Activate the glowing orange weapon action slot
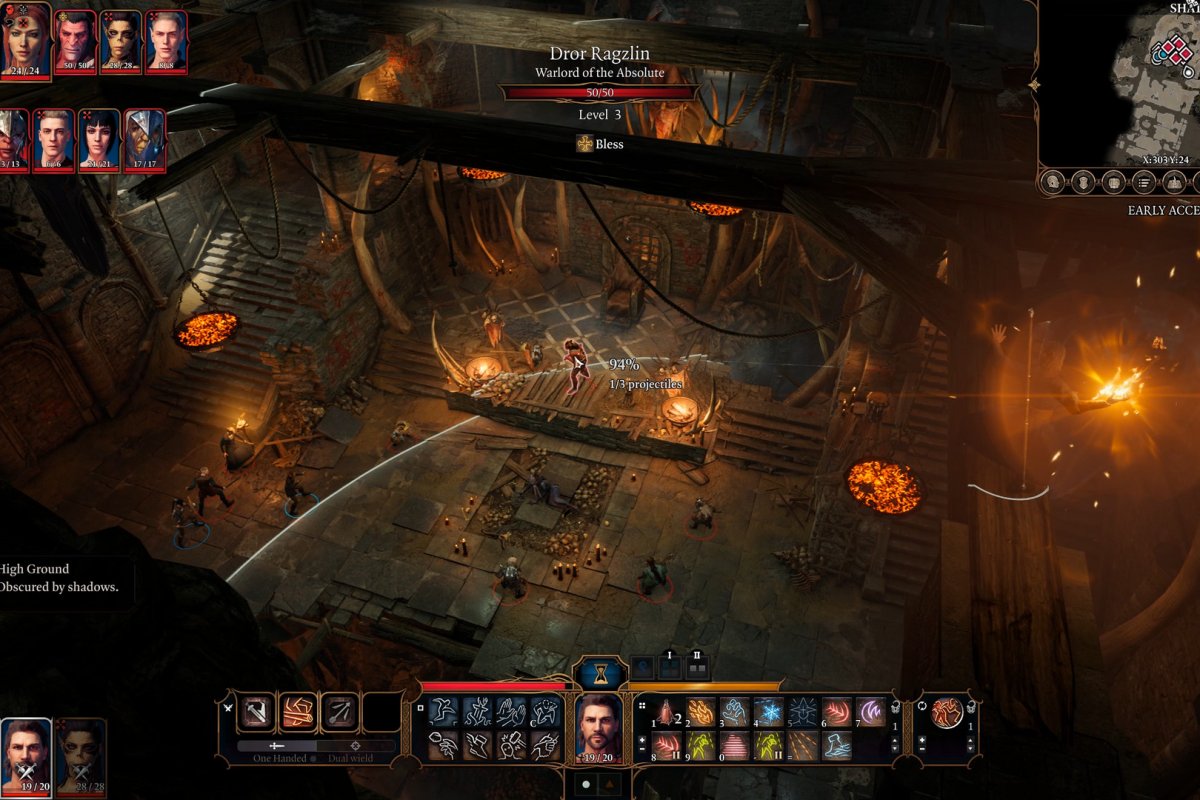The height and width of the screenshot is (800, 1200). (298, 712)
